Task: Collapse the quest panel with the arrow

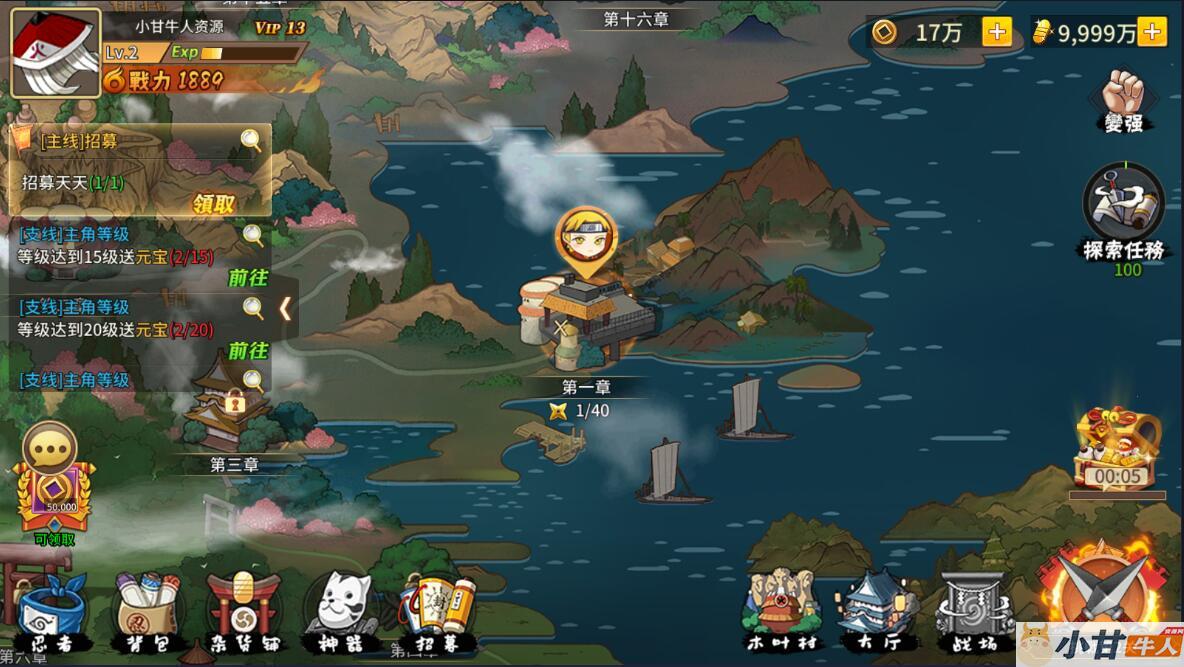Action: point(285,308)
